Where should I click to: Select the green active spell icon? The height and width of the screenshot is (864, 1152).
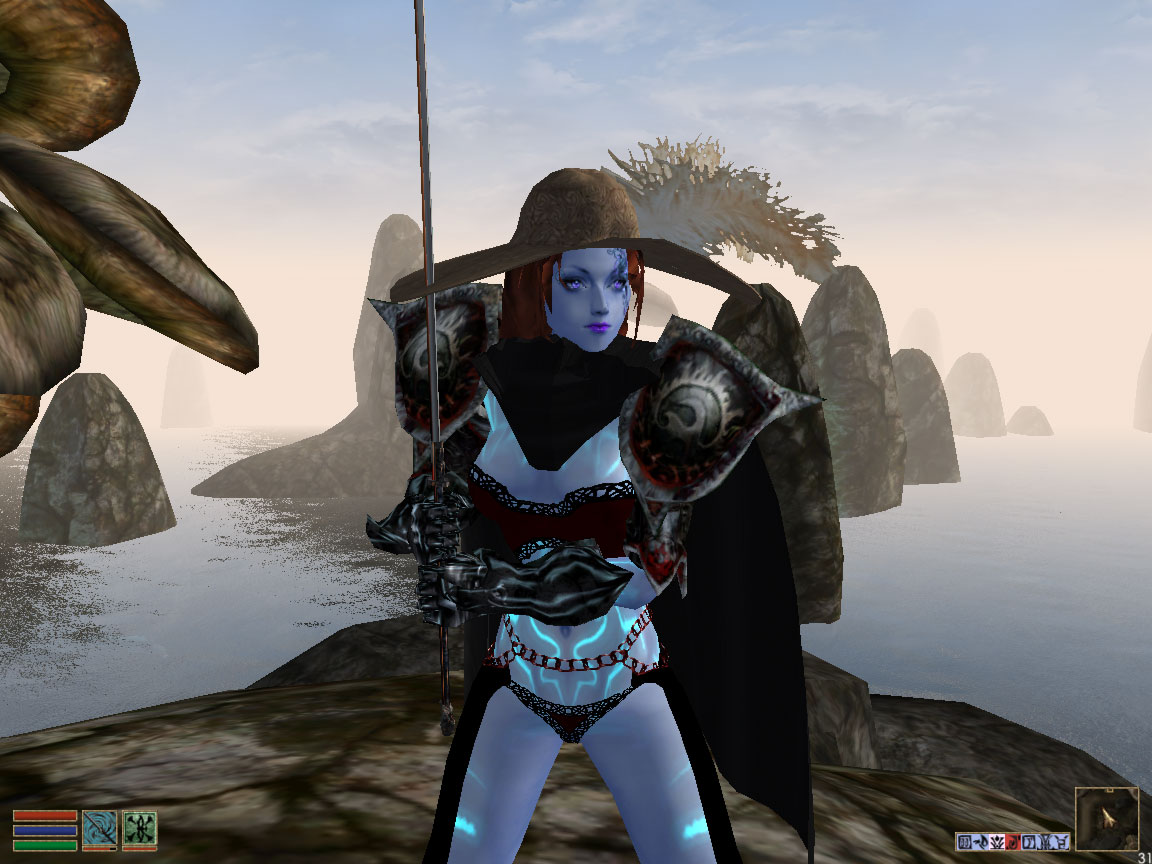pyautogui.click(x=139, y=829)
